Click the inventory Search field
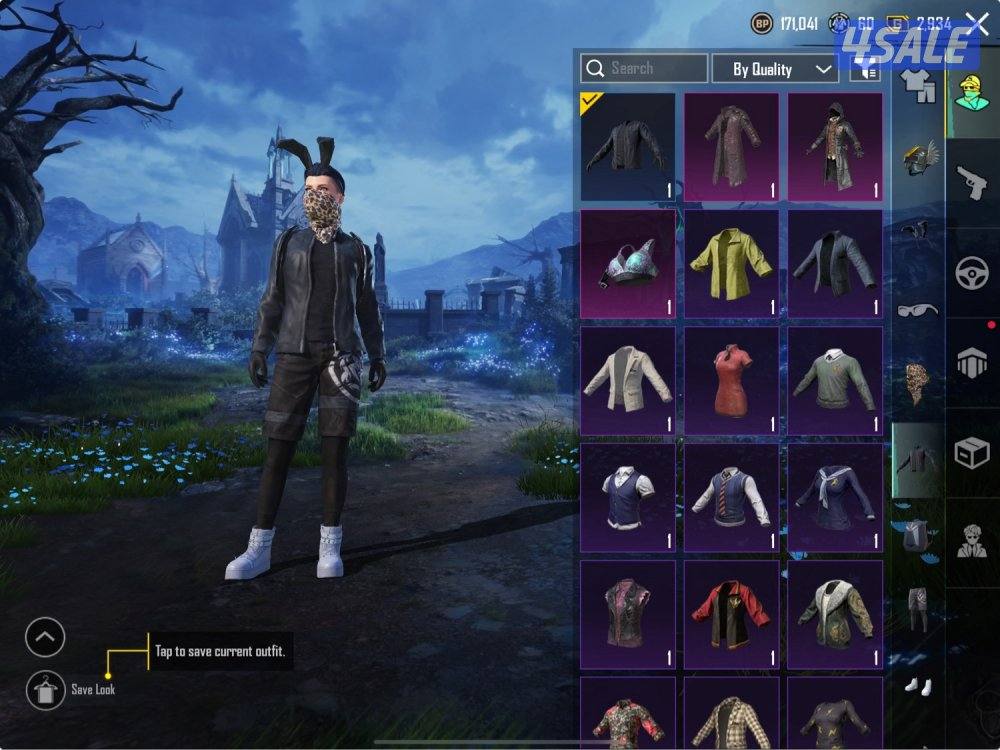 [x=644, y=68]
